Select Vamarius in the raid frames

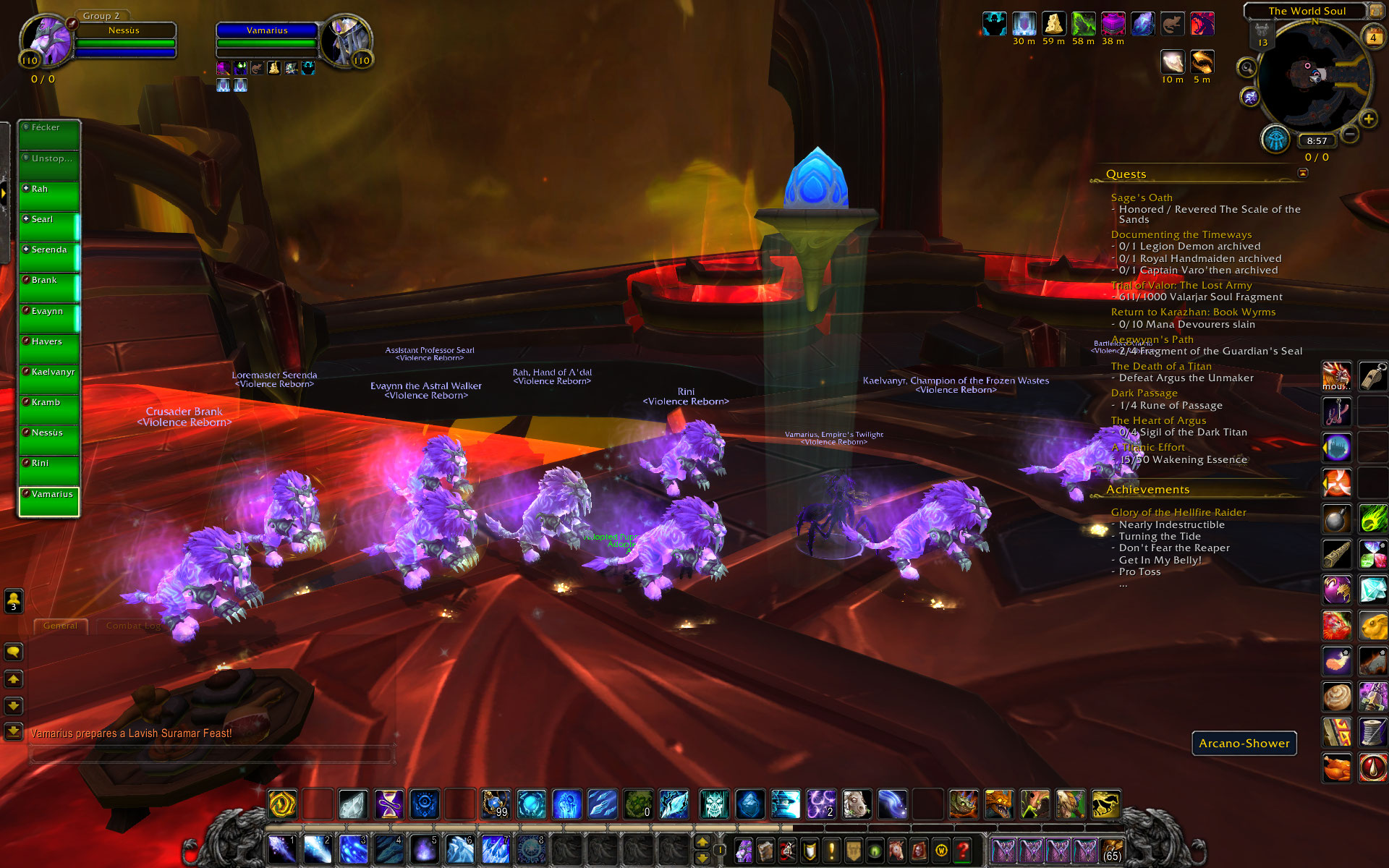49,501
